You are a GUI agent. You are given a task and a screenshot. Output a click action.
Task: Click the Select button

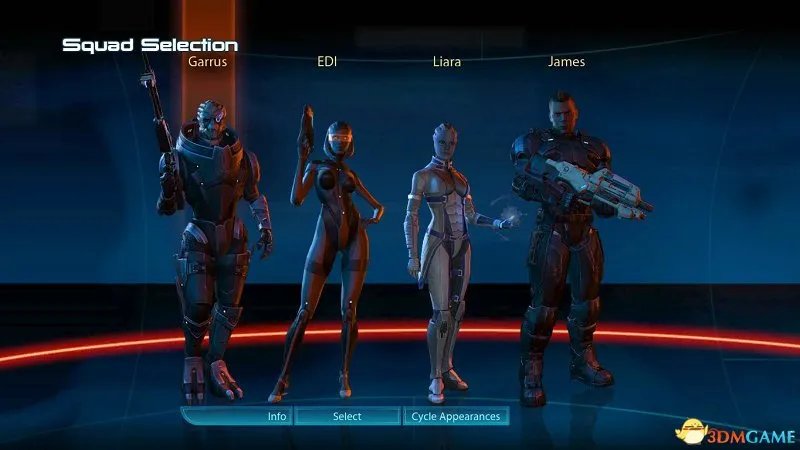[x=347, y=416]
